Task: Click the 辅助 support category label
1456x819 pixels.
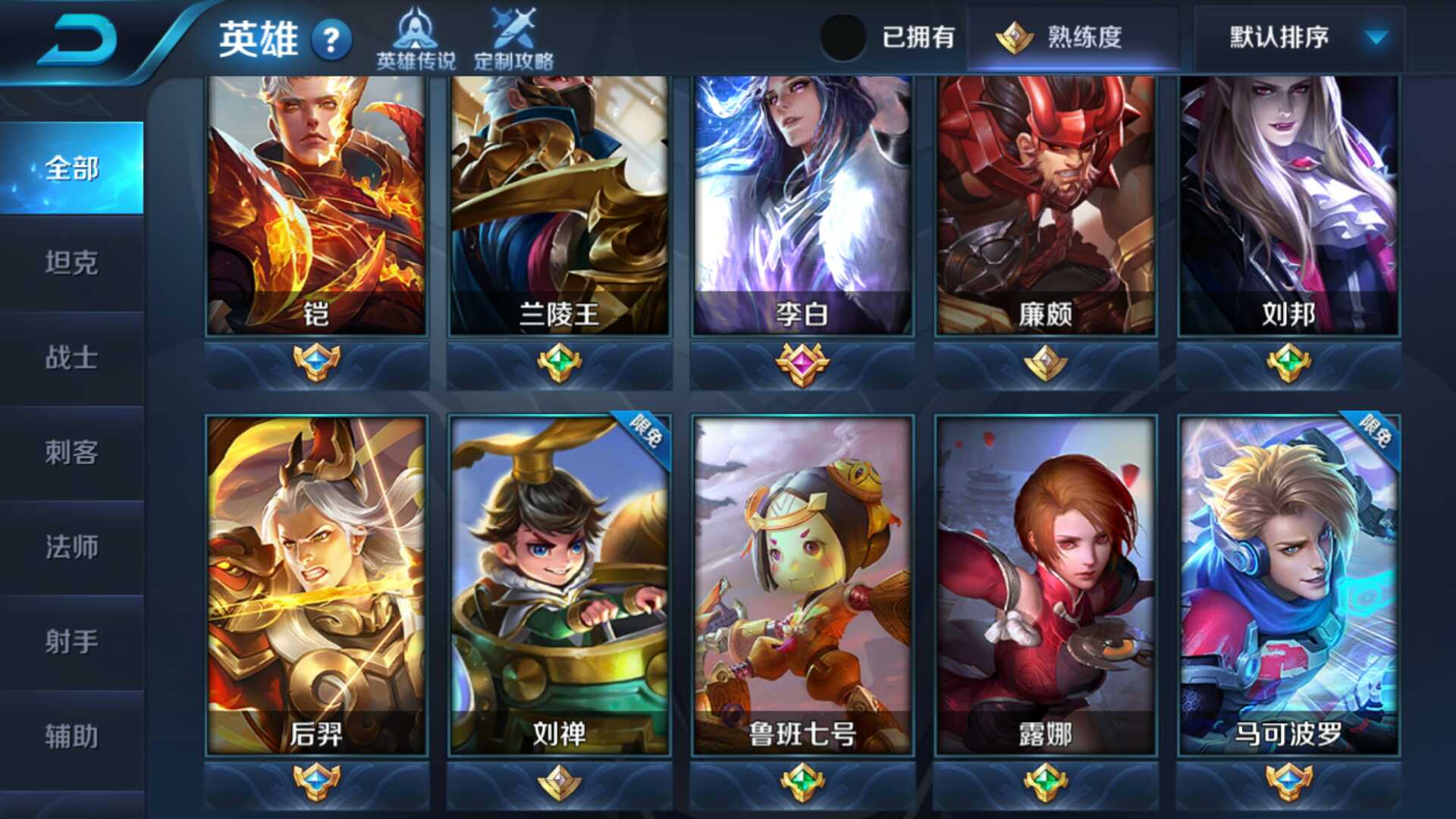Action: [72, 734]
